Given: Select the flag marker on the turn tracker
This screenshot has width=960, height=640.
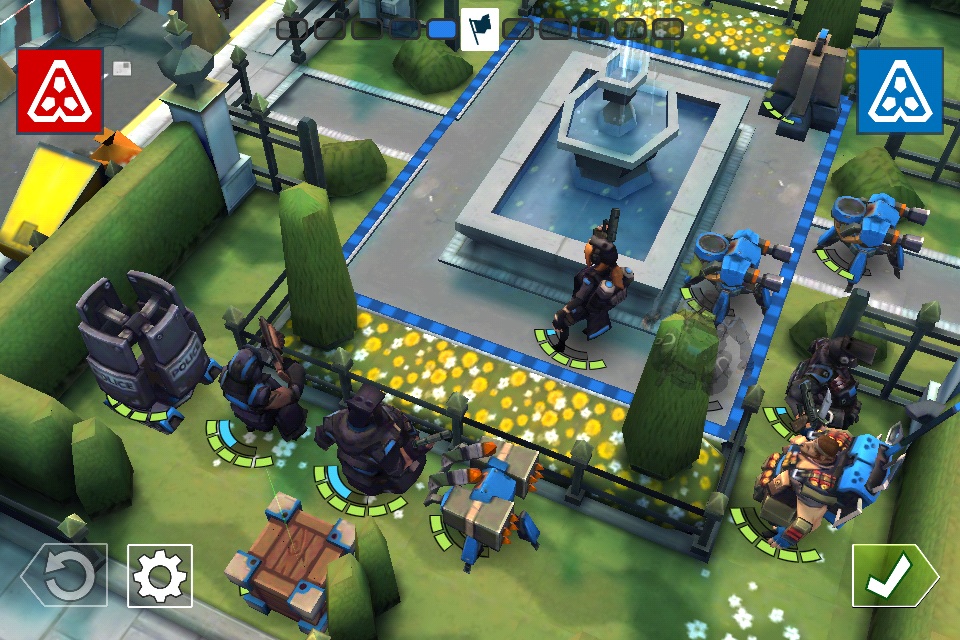Looking at the screenshot, I should (x=480, y=28).
